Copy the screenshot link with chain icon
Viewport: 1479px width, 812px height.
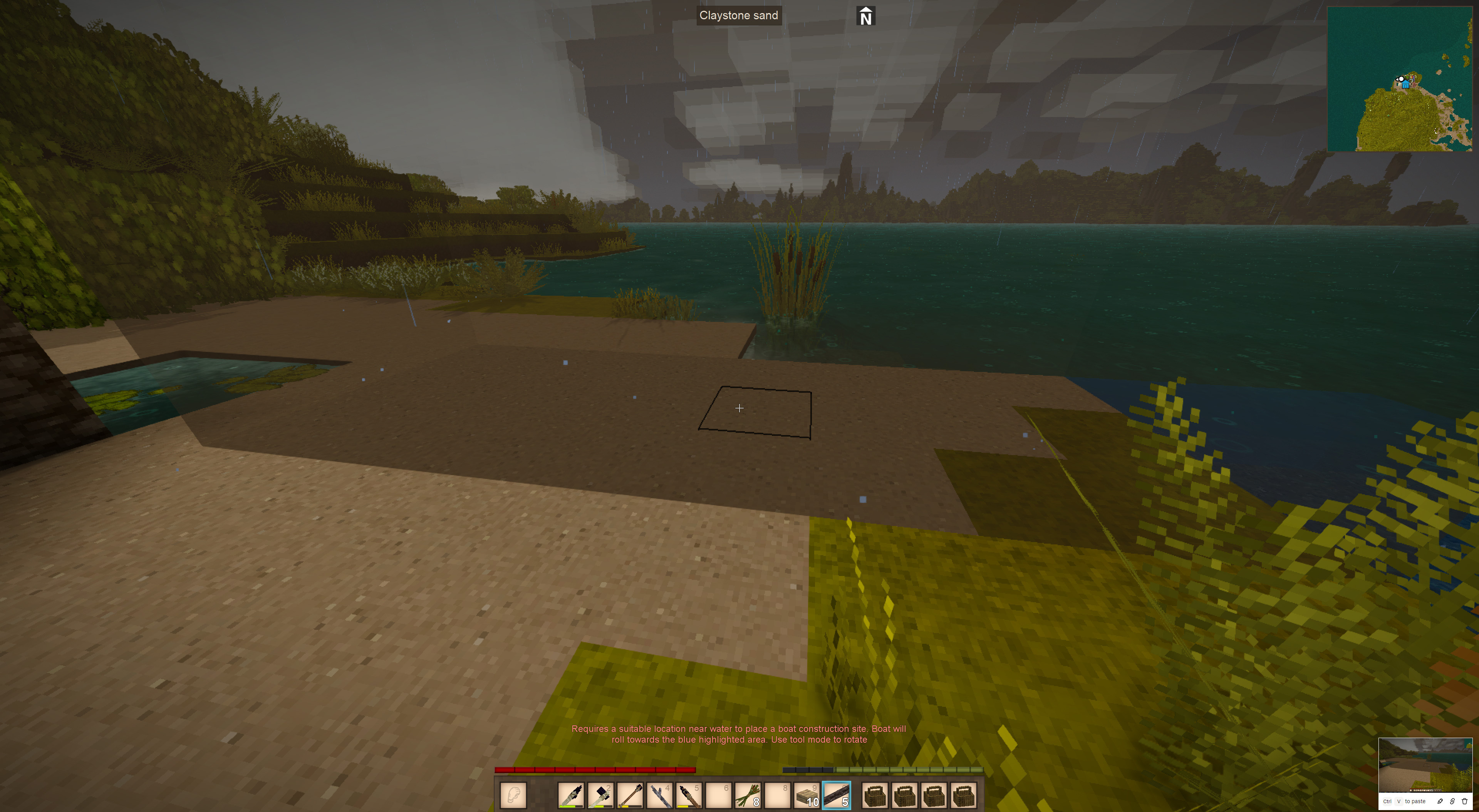coord(1452,801)
